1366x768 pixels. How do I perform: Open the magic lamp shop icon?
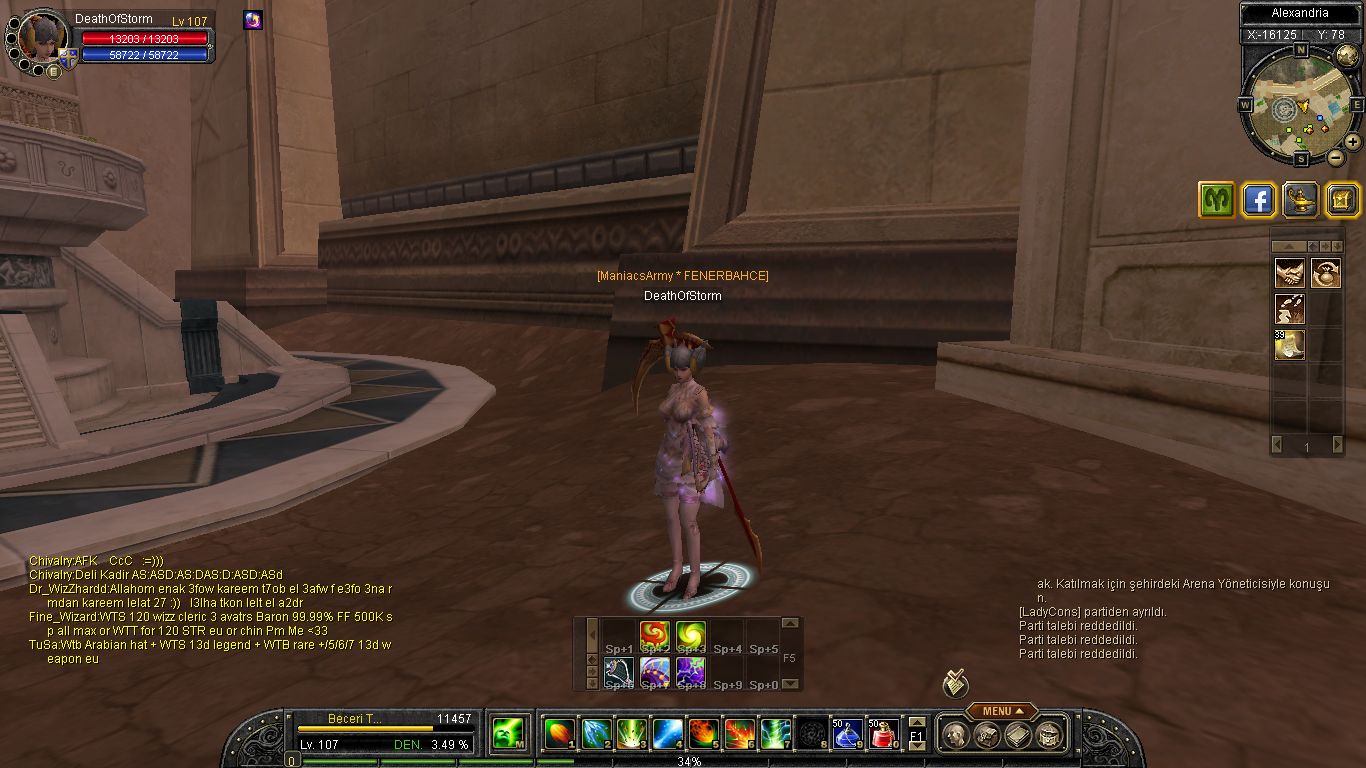(x=1299, y=200)
